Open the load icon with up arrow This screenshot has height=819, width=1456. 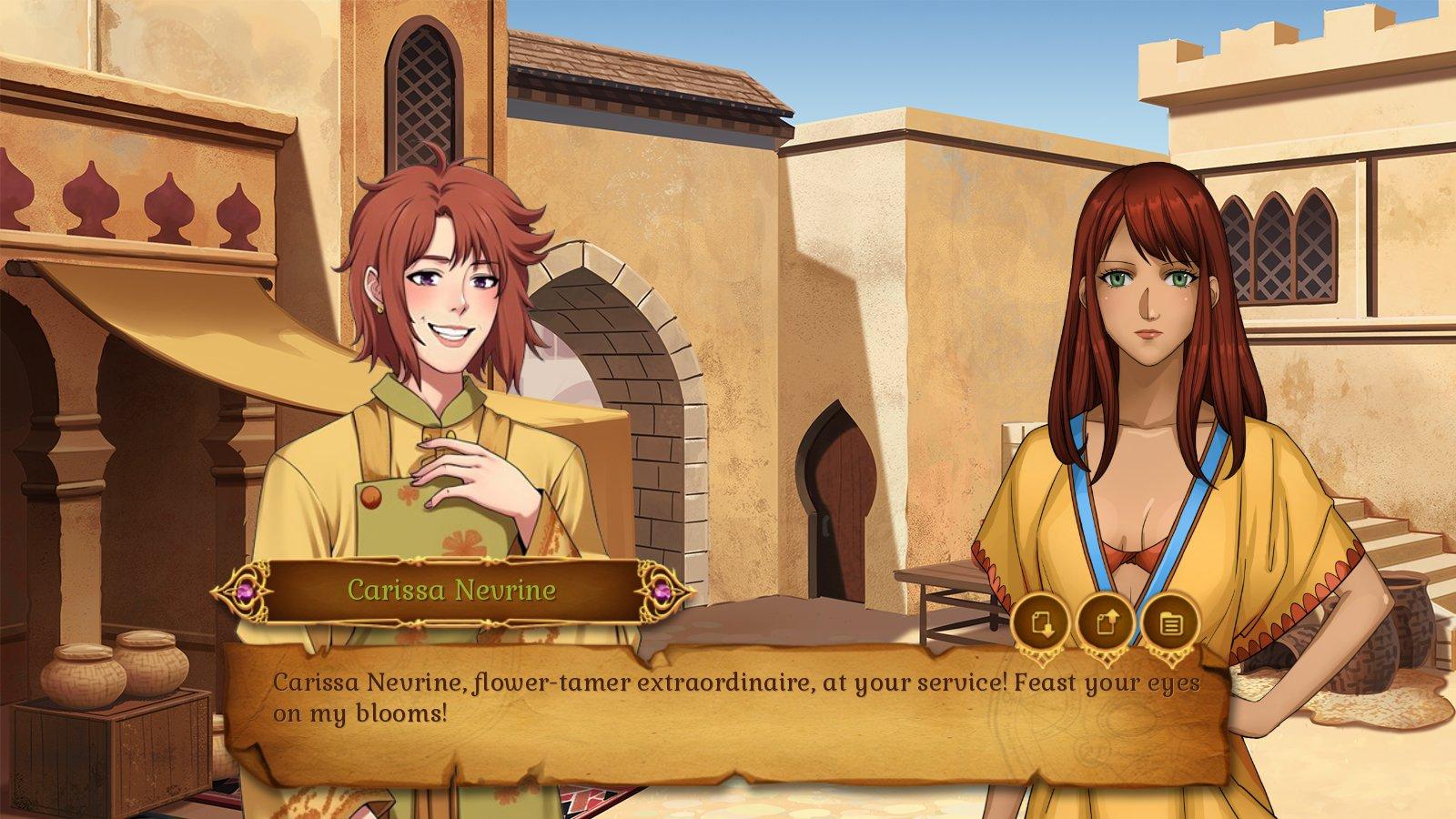[1106, 624]
